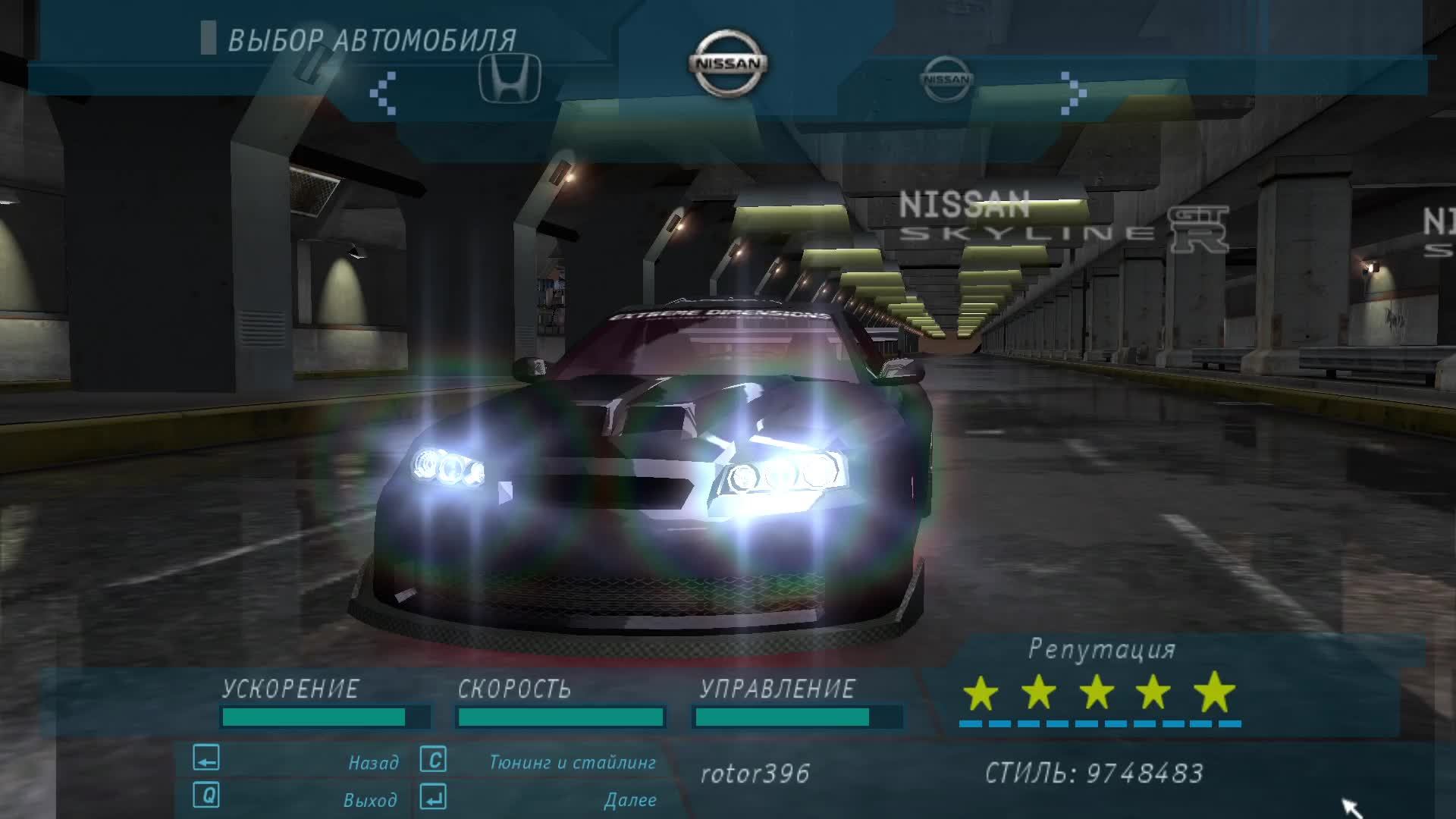
Task: Show the next car with the right arrow
Action: [1072, 93]
